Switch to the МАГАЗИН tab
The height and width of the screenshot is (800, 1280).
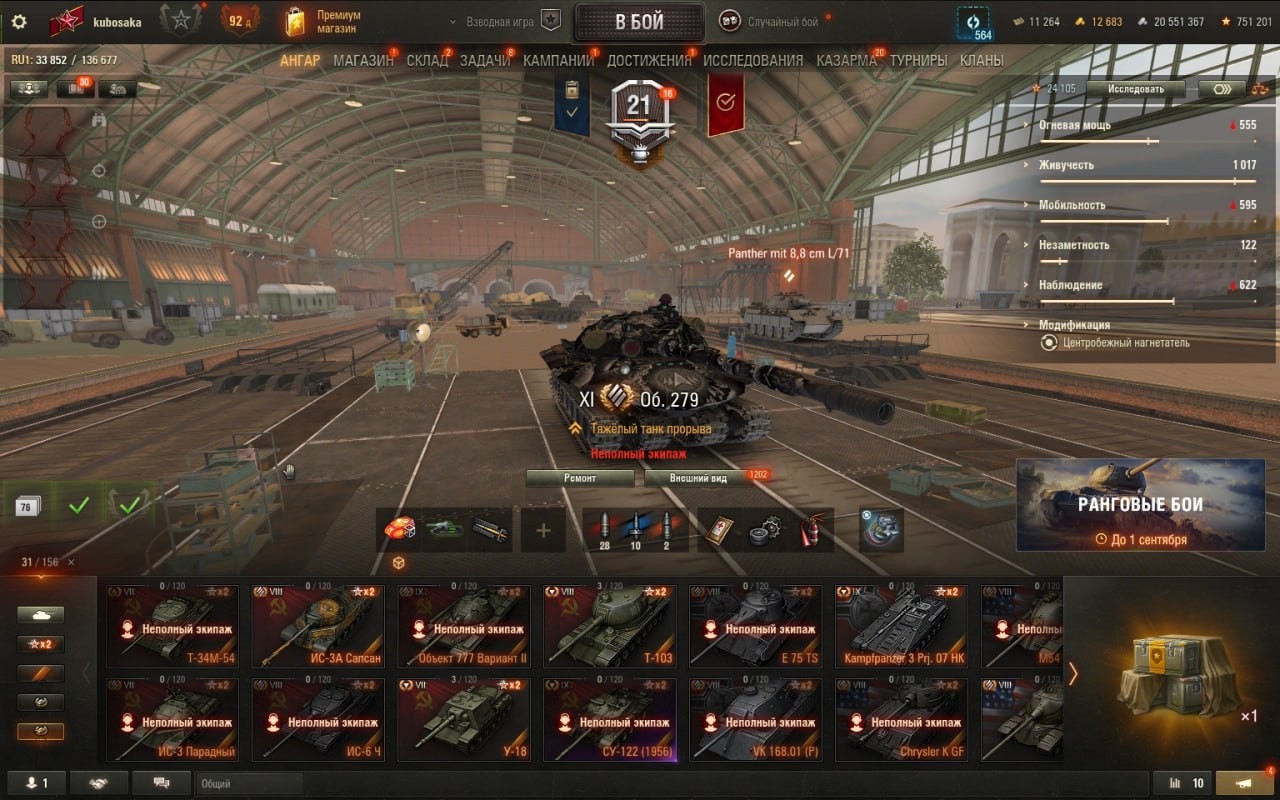[x=363, y=60]
